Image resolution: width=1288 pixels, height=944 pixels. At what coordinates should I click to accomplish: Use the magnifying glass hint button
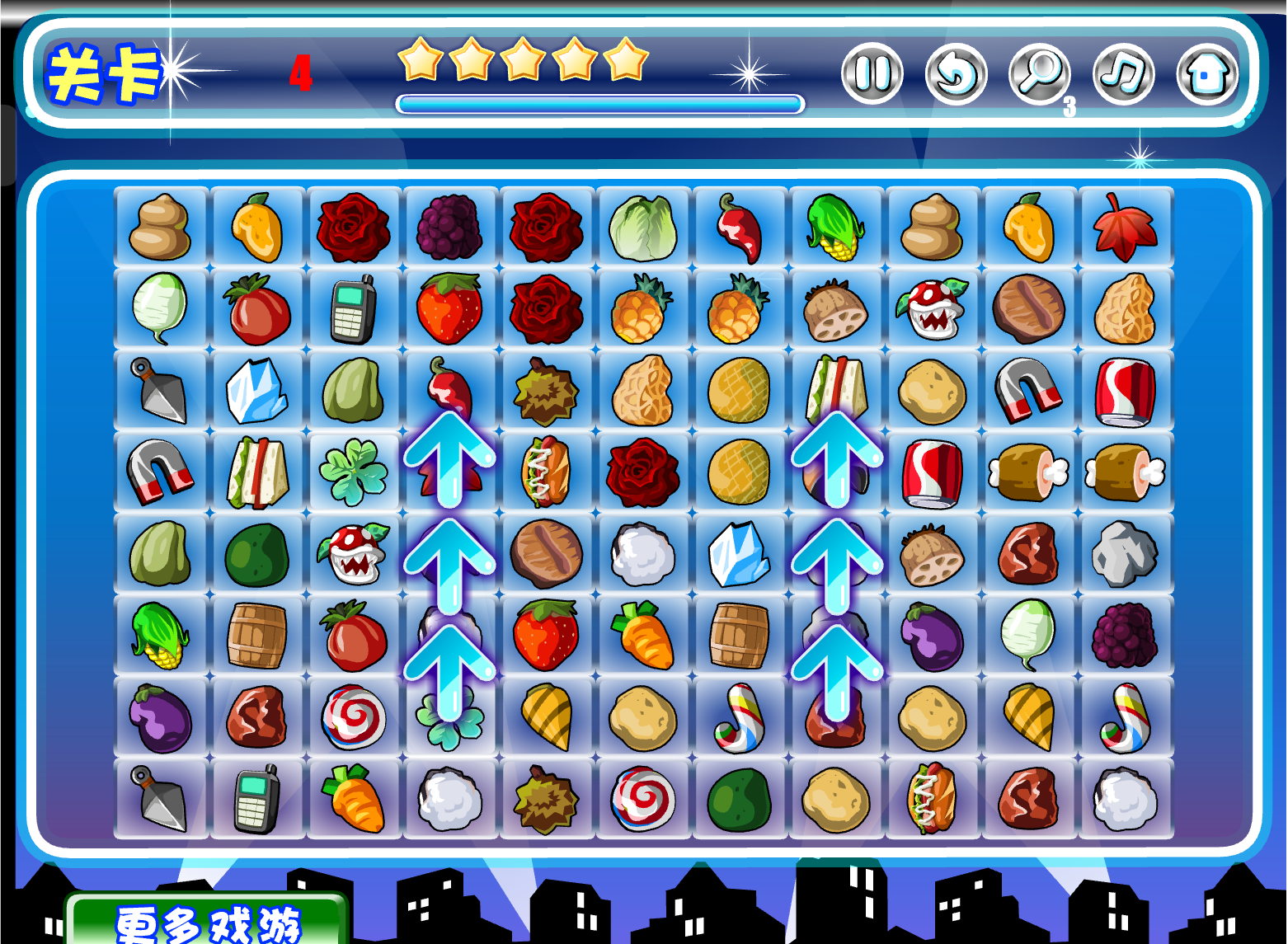(x=1039, y=73)
